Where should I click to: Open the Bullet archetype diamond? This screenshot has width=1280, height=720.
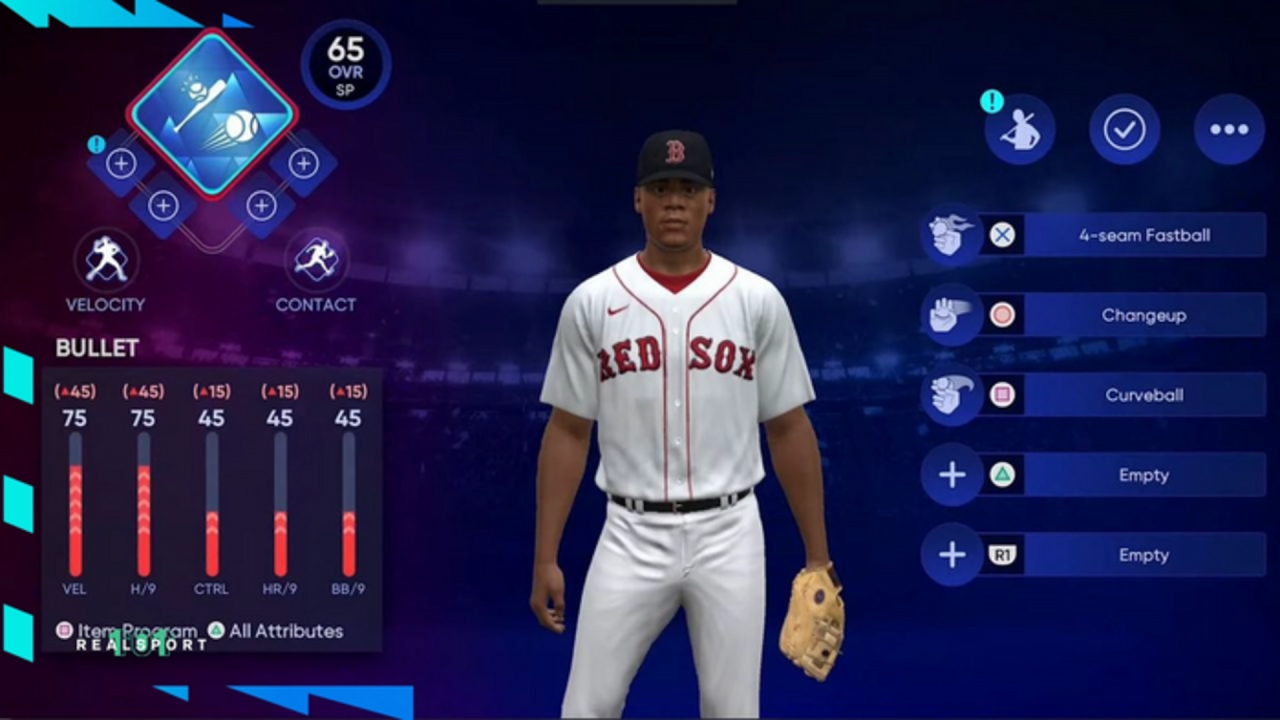[x=212, y=113]
